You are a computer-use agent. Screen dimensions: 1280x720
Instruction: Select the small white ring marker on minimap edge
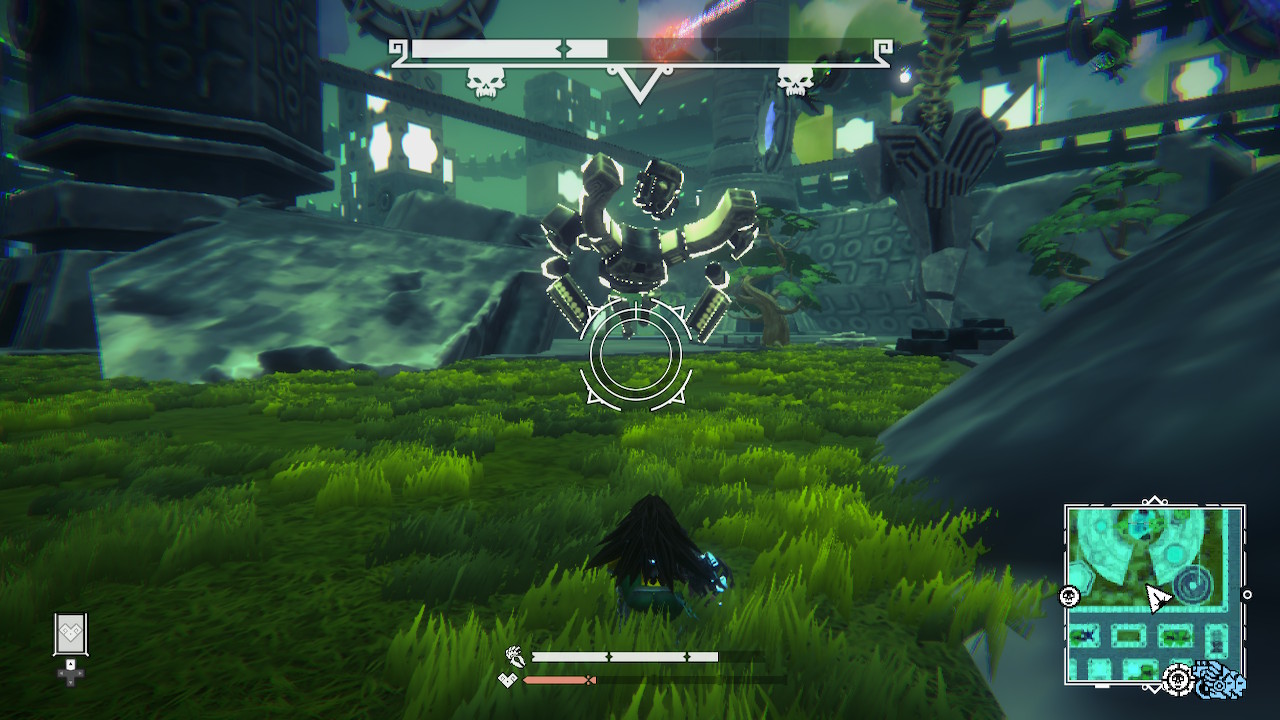pos(1246,595)
